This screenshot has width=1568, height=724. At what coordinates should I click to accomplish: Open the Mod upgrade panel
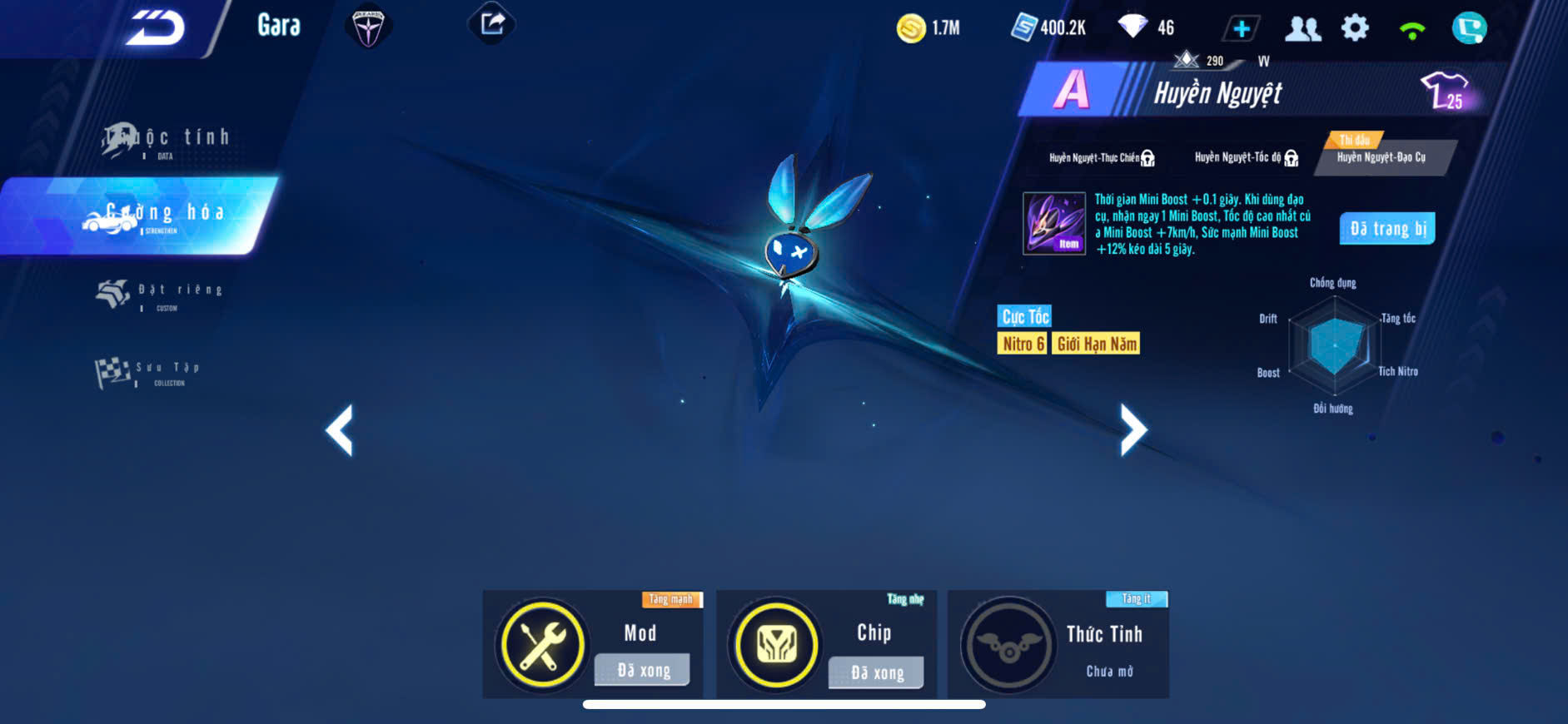tap(593, 644)
